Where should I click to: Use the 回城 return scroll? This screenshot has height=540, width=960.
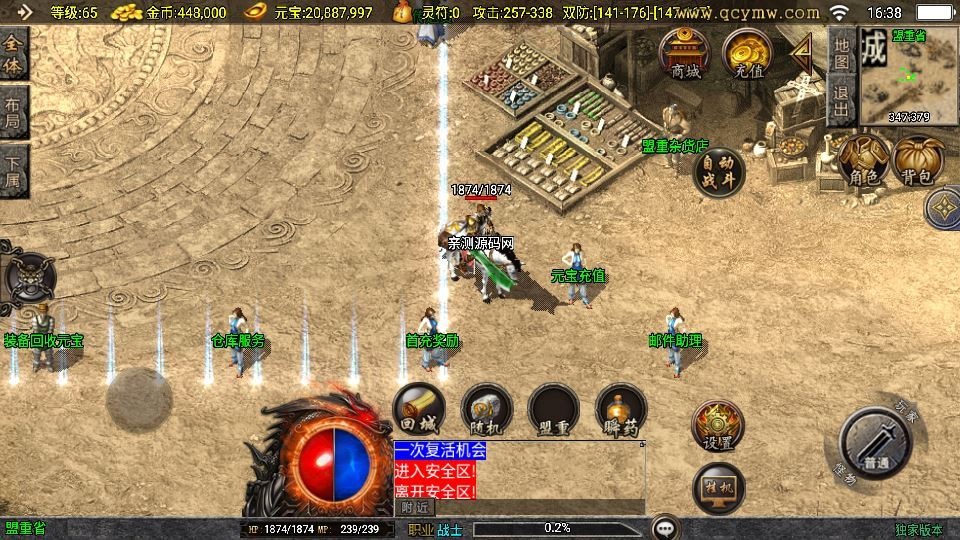(x=418, y=409)
